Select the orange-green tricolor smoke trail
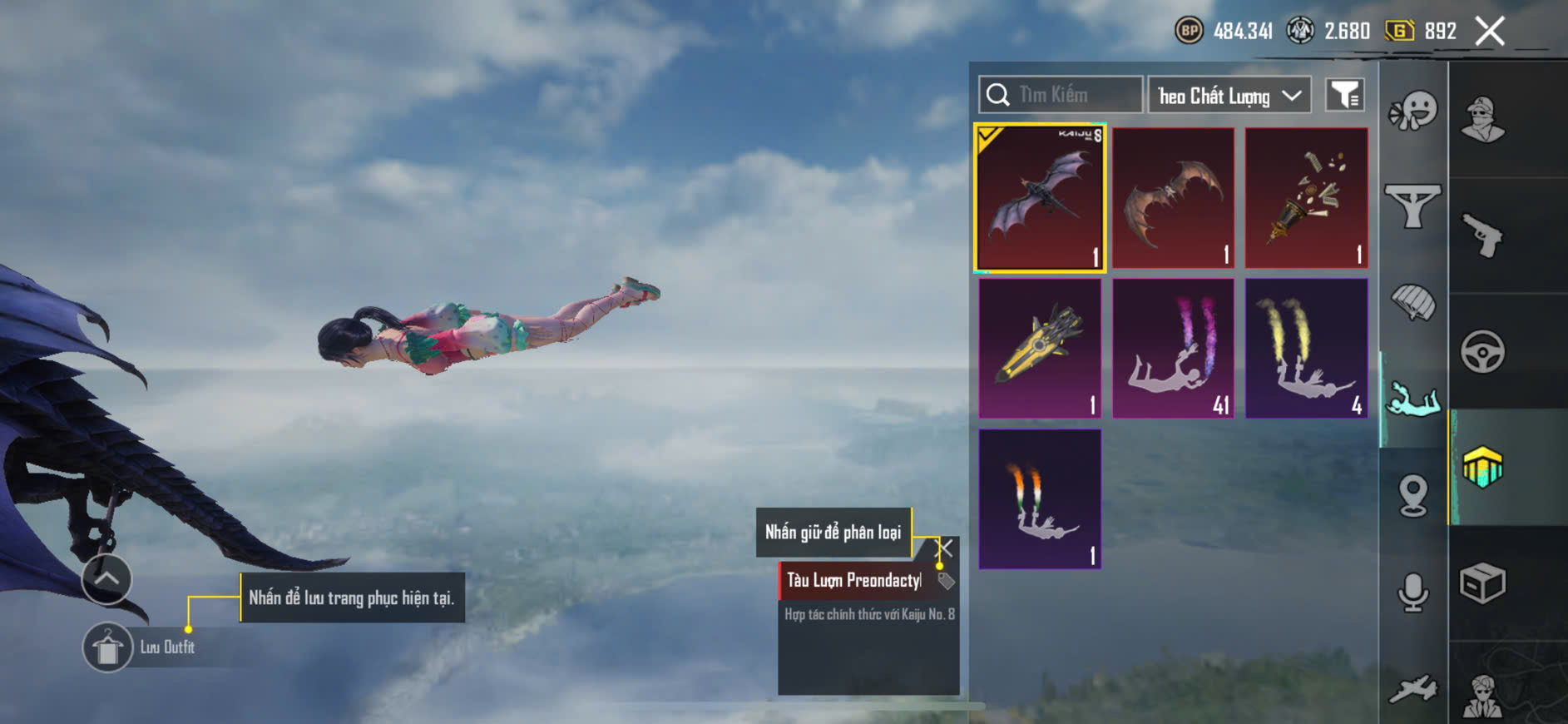The height and width of the screenshot is (724, 1568). click(x=1040, y=499)
